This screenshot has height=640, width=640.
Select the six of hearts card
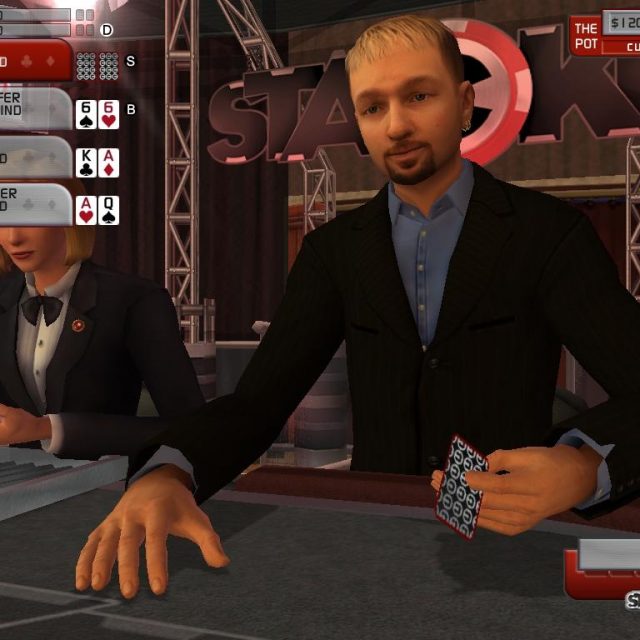[x=109, y=113]
